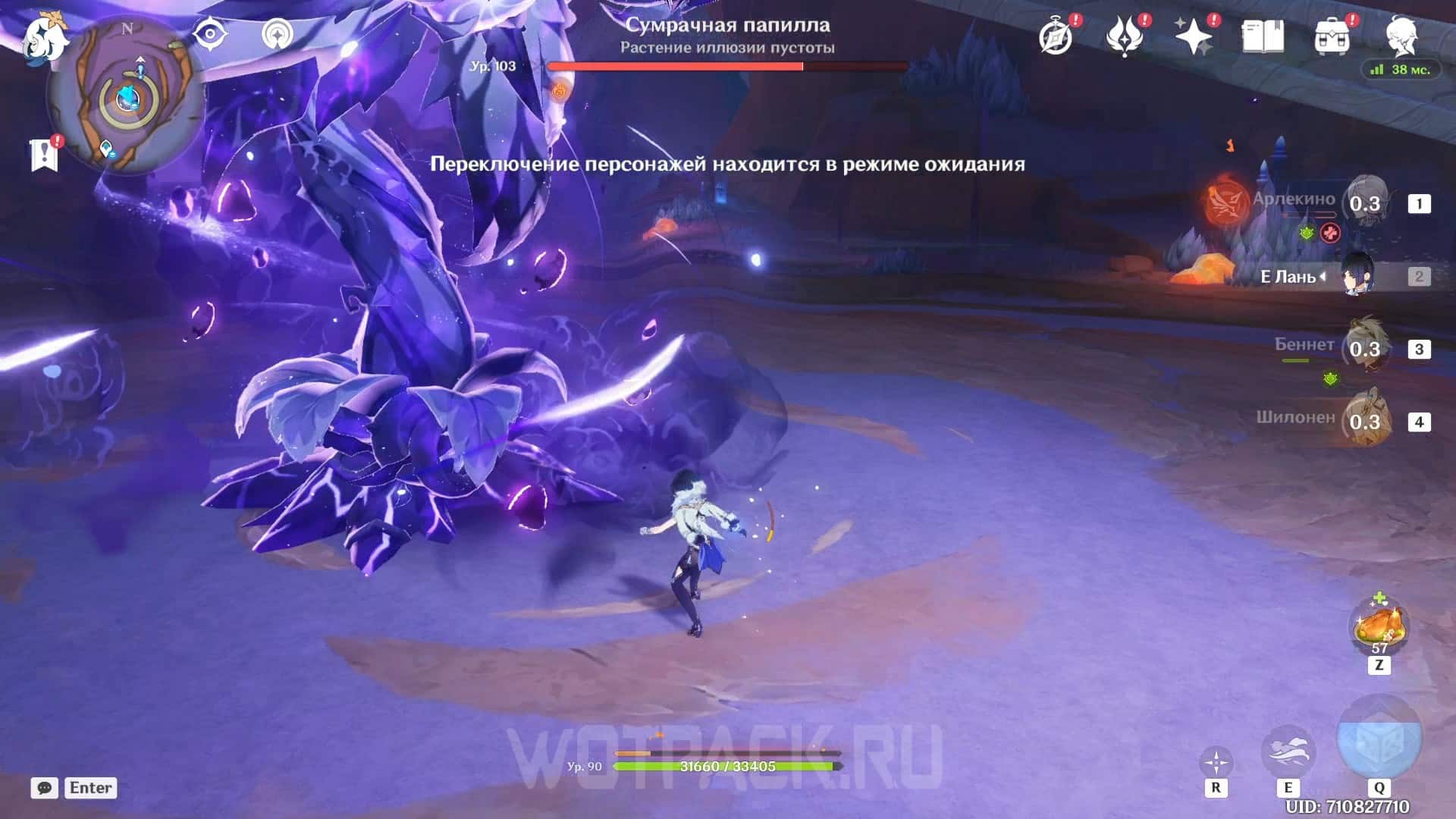
Task: Activate the elemental burst ability
Action: coord(1379,740)
